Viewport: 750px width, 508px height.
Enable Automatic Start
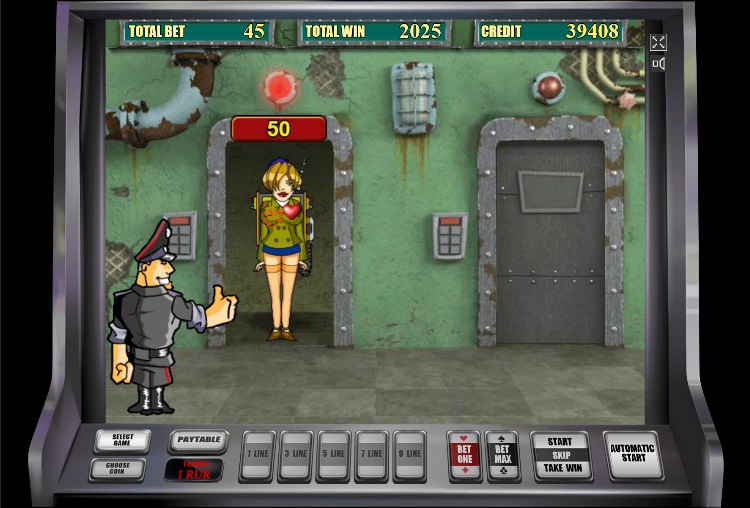632,455
